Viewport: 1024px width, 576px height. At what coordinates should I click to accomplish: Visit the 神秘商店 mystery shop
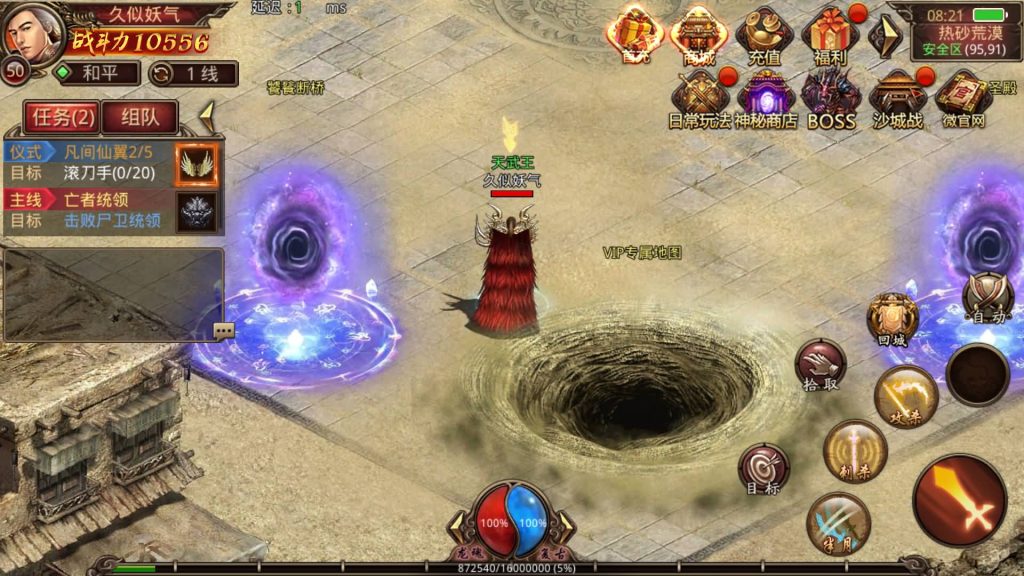coord(765,99)
